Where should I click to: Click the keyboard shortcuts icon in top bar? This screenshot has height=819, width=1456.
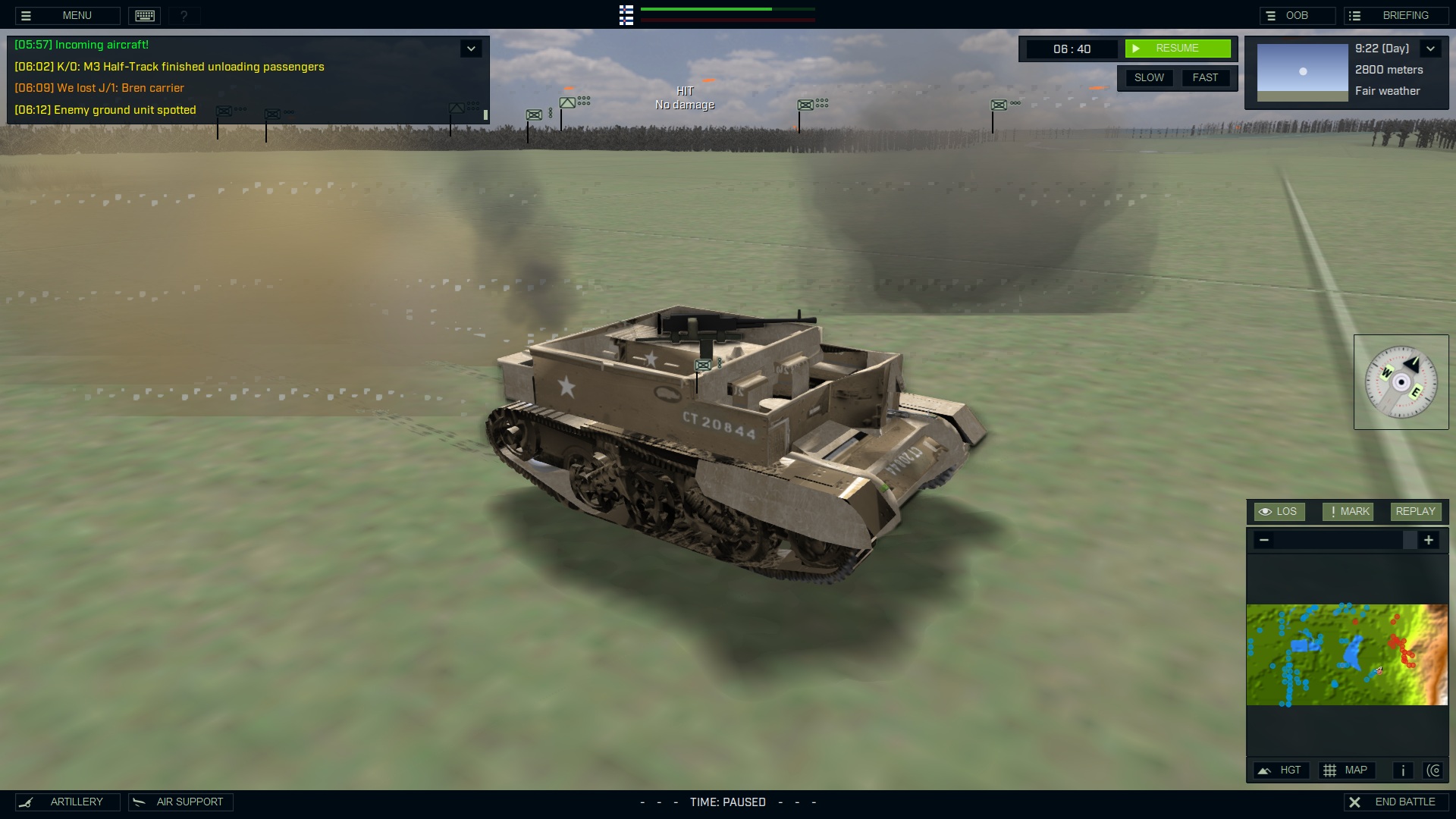click(x=144, y=15)
